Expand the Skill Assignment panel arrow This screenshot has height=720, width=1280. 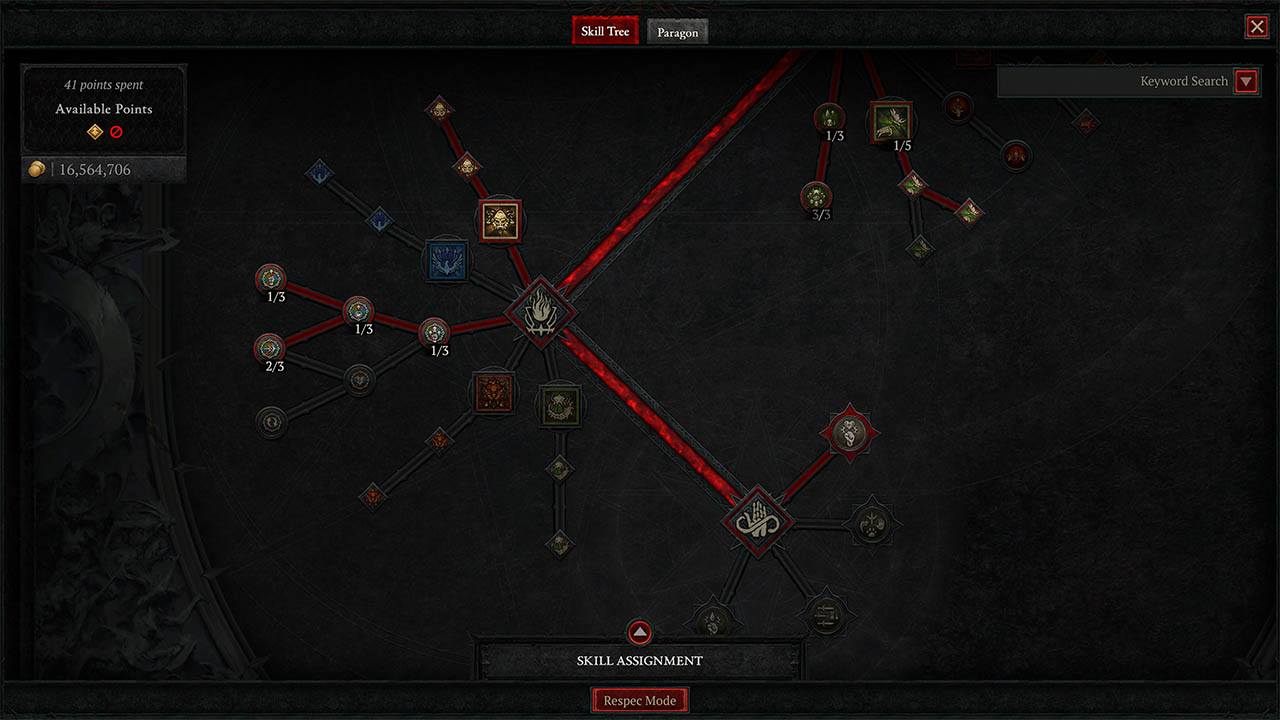[x=639, y=632]
